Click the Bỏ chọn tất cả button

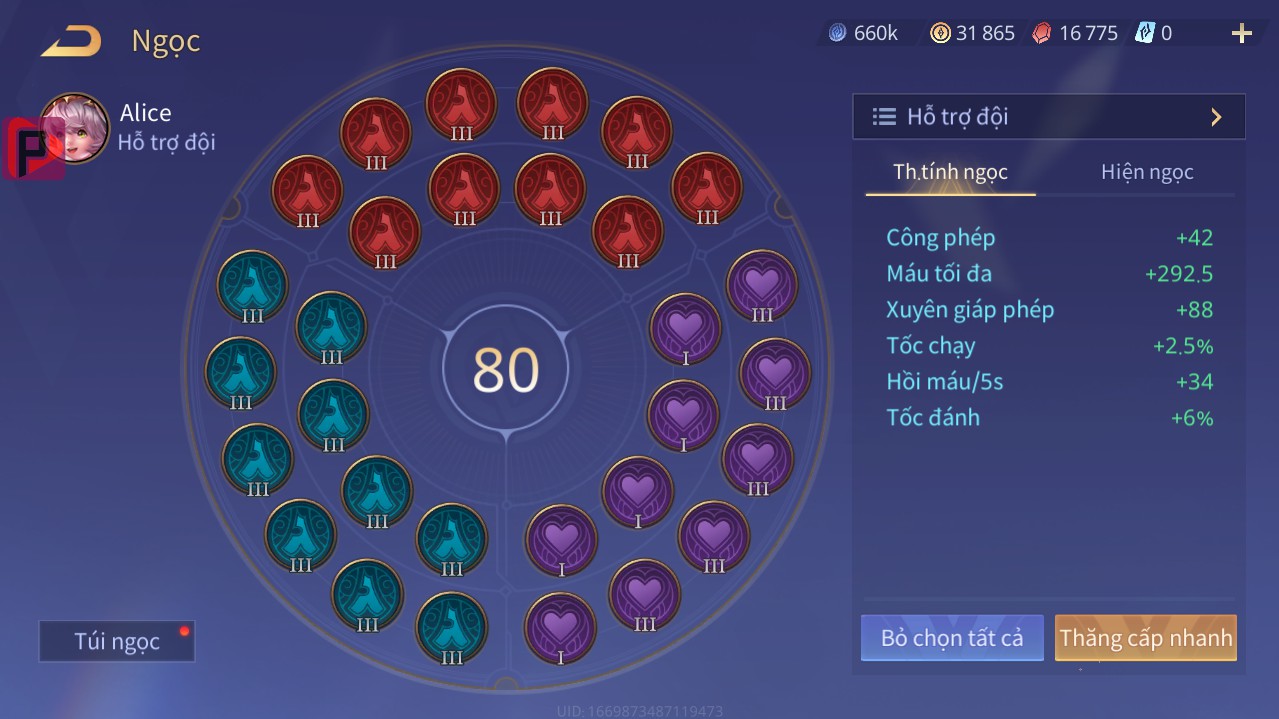[952, 638]
